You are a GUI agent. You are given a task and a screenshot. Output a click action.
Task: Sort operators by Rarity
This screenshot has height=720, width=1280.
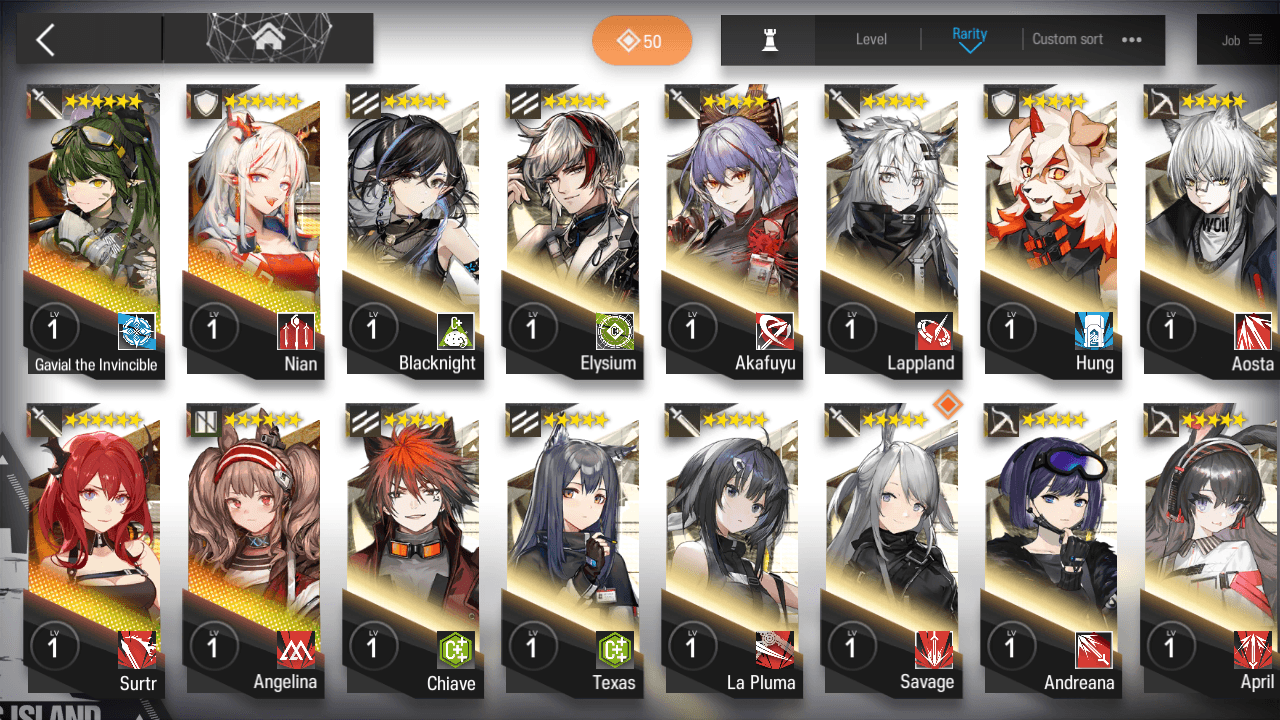click(969, 39)
